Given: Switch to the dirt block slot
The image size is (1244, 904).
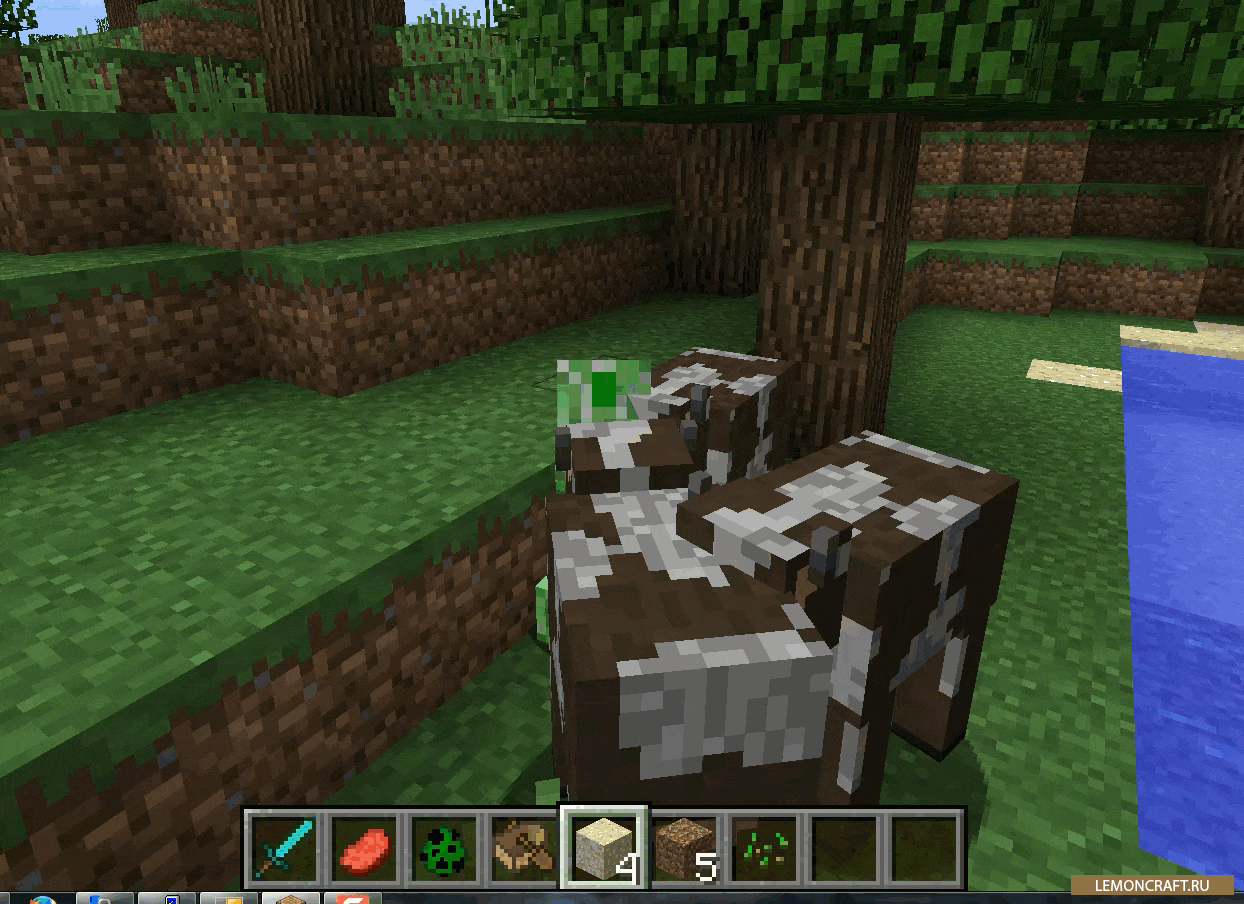Looking at the screenshot, I should 685,848.
